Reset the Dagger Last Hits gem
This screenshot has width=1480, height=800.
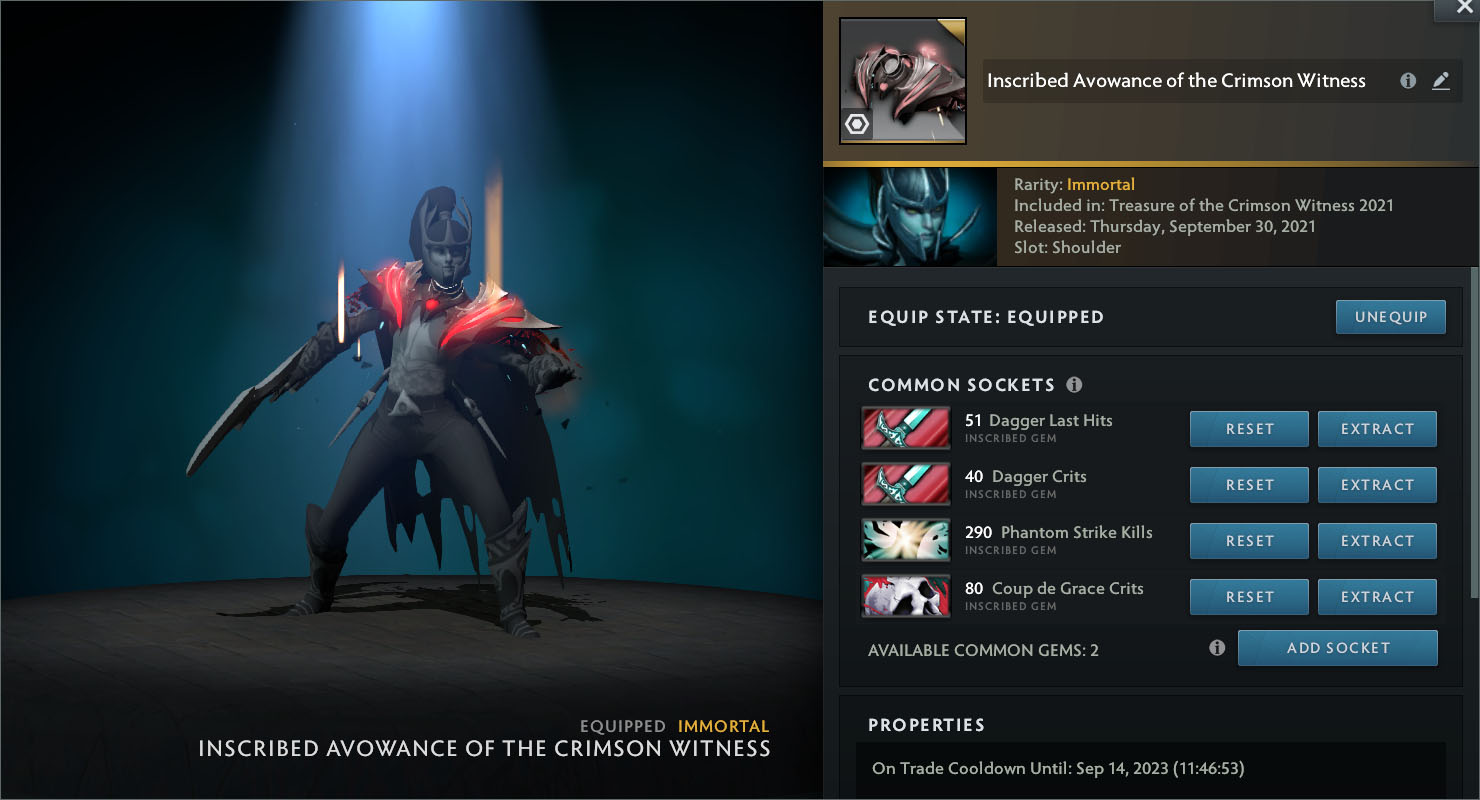[x=1249, y=429]
